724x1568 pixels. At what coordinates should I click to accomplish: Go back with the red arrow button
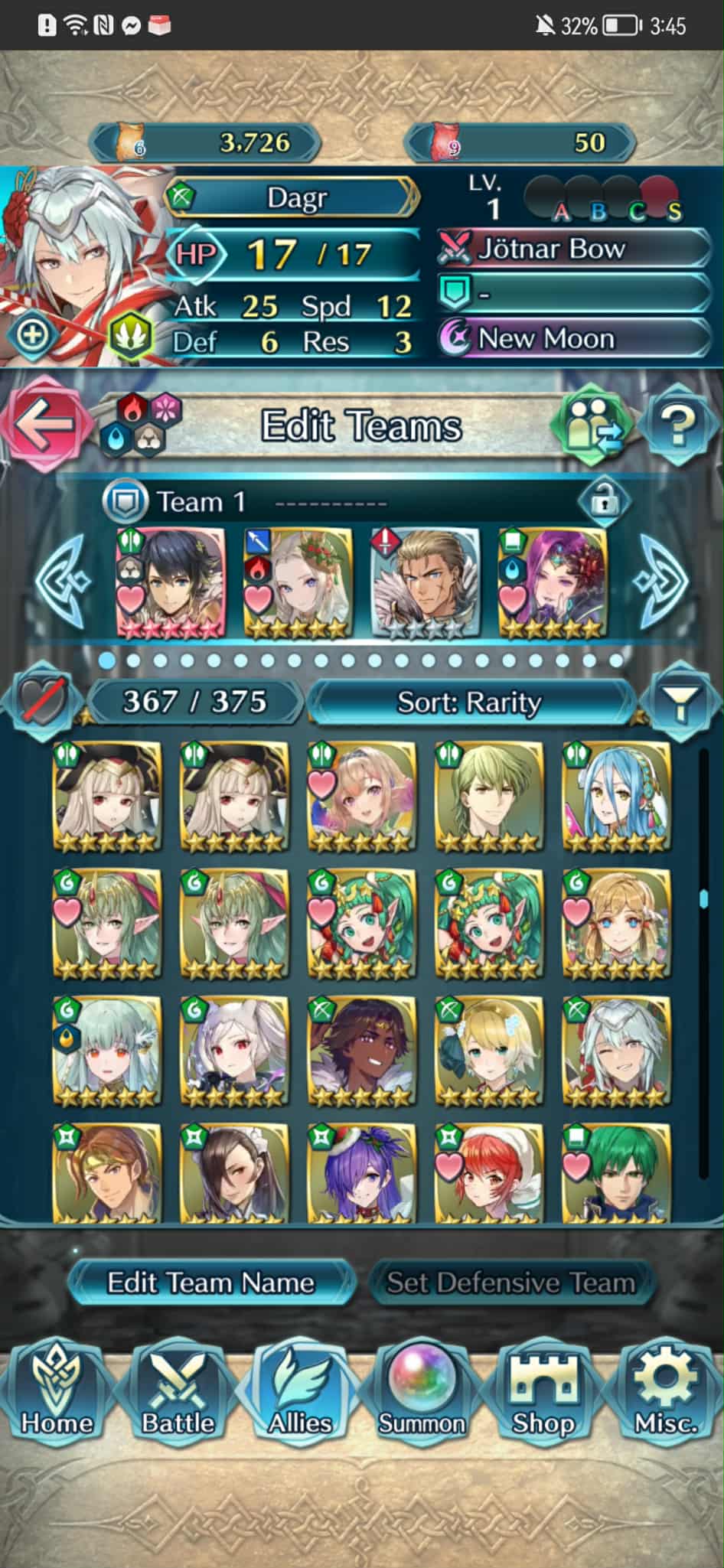click(x=42, y=425)
